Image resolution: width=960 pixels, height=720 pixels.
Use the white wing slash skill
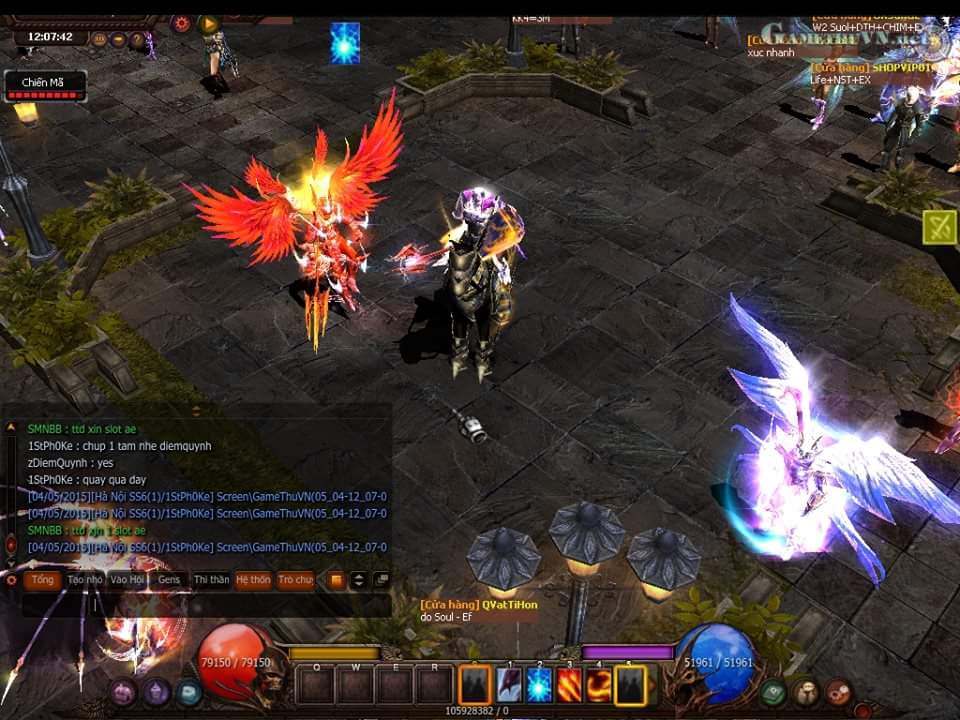pos(510,685)
